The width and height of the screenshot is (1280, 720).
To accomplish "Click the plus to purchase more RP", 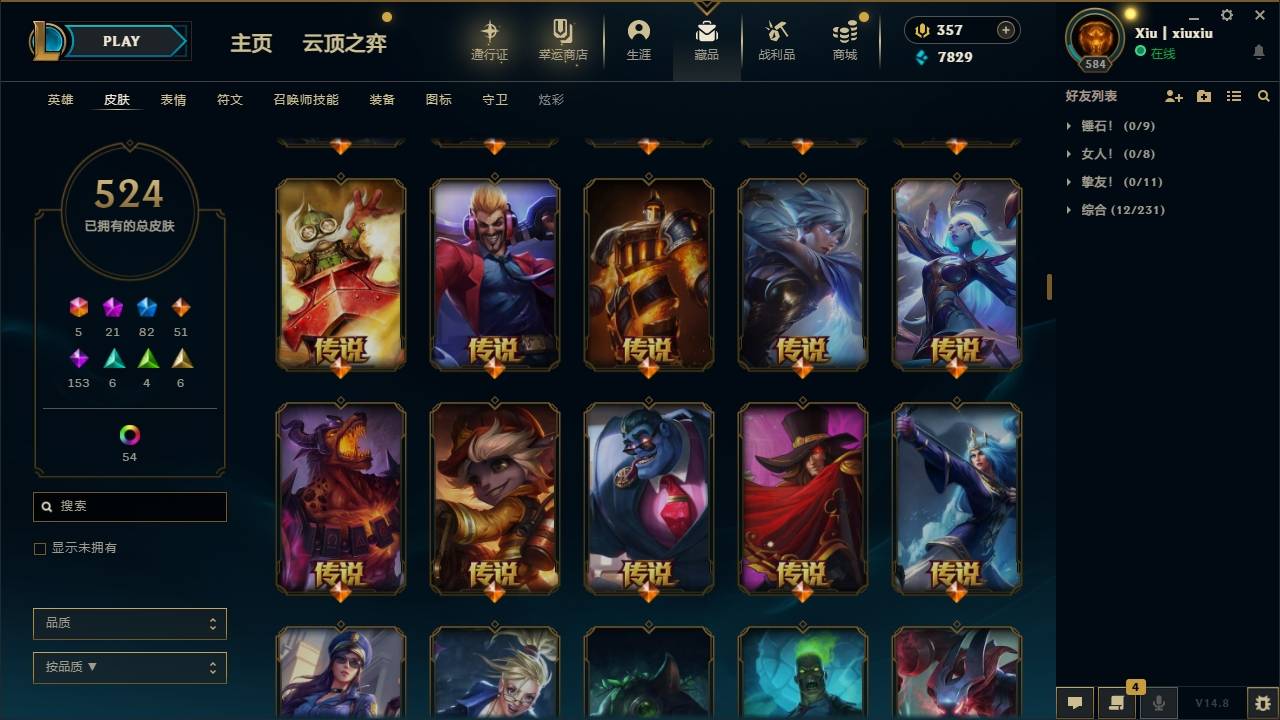I will [x=1004, y=30].
